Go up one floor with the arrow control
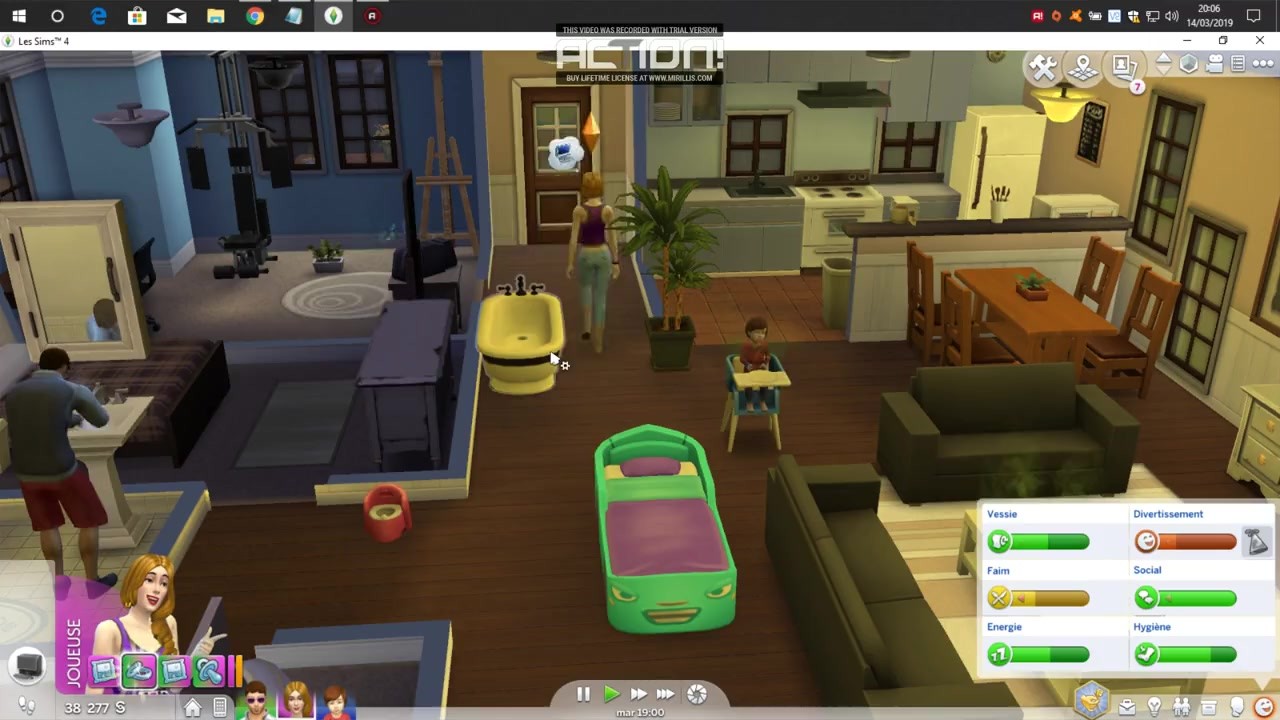The width and height of the screenshot is (1280, 720). [1164, 57]
